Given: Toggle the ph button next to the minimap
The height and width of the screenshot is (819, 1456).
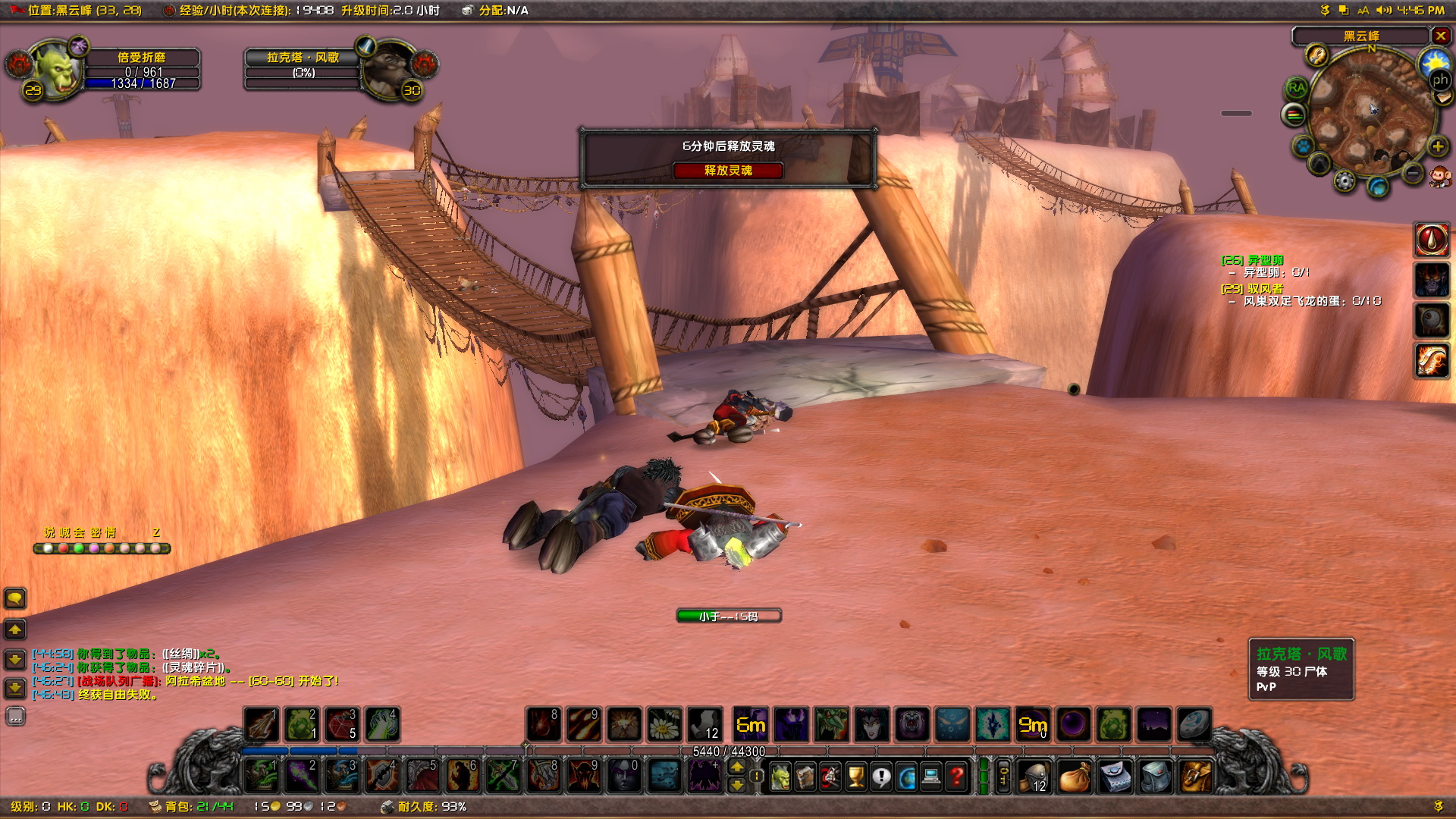Looking at the screenshot, I should tap(1441, 80).
